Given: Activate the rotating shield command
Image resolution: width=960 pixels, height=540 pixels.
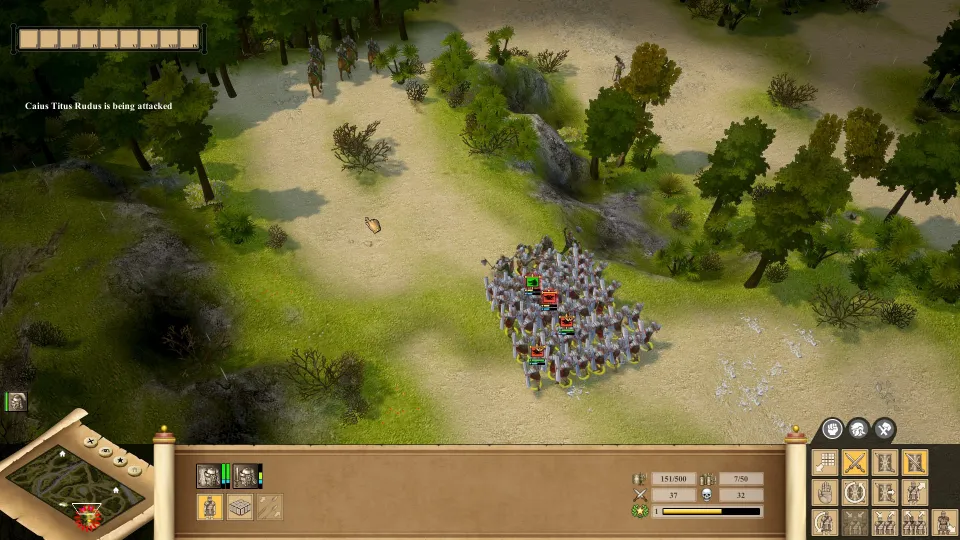Looking at the screenshot, I should coord(855,492).
